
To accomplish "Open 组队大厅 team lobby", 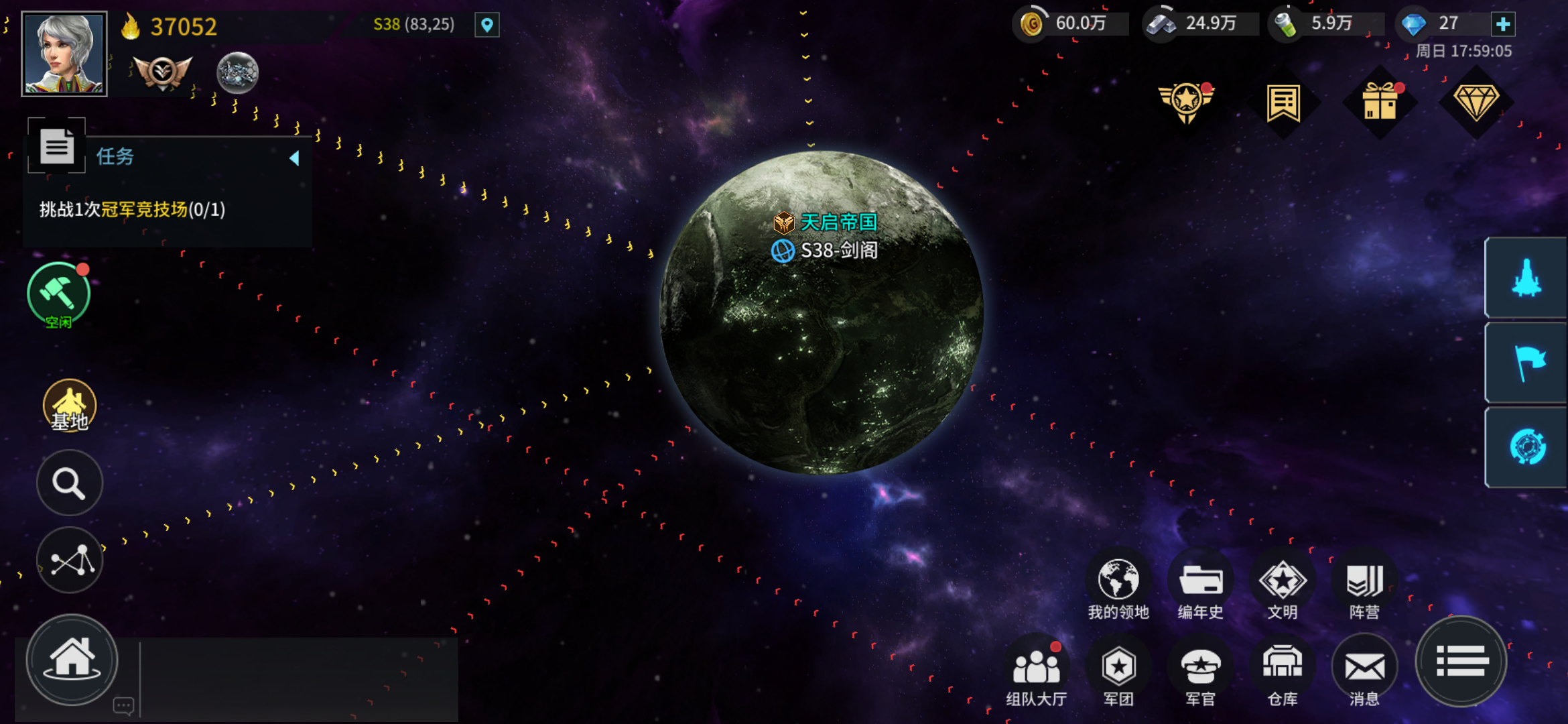I will [1036, 672].
